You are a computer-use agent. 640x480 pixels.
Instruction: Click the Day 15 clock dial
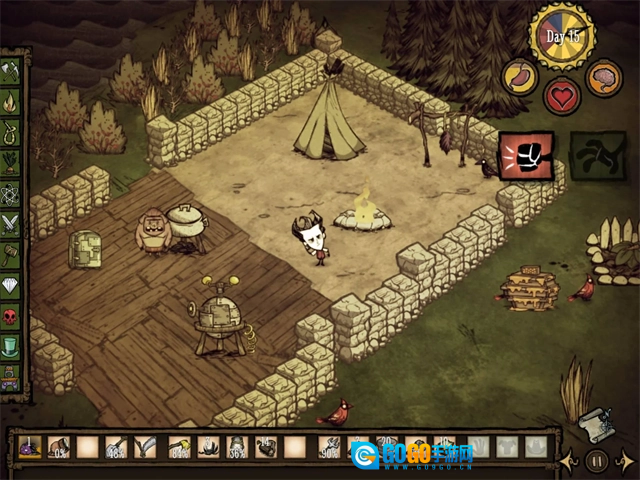click(x=562, y=37)
